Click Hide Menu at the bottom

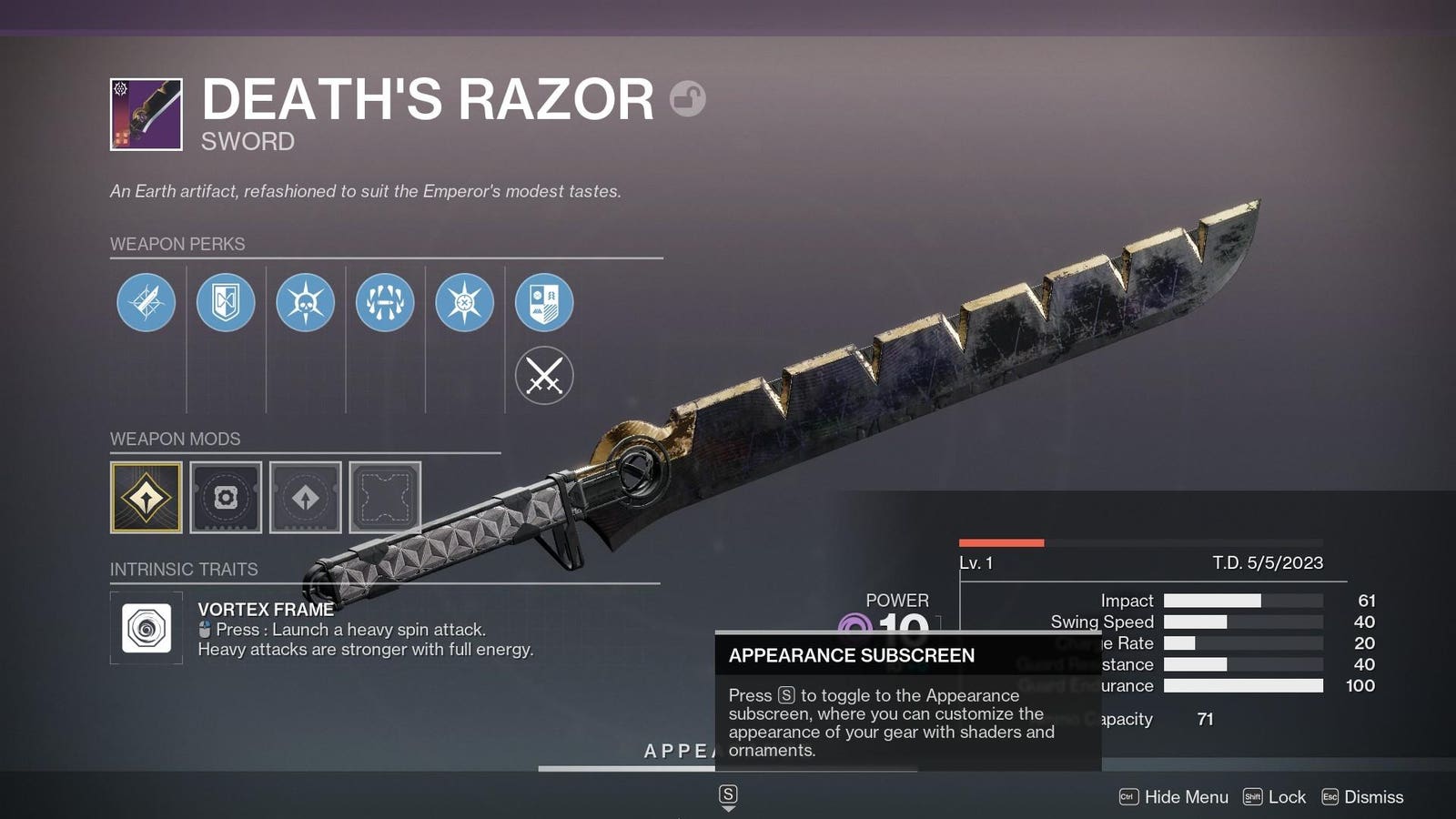[x=1174, y=797]
